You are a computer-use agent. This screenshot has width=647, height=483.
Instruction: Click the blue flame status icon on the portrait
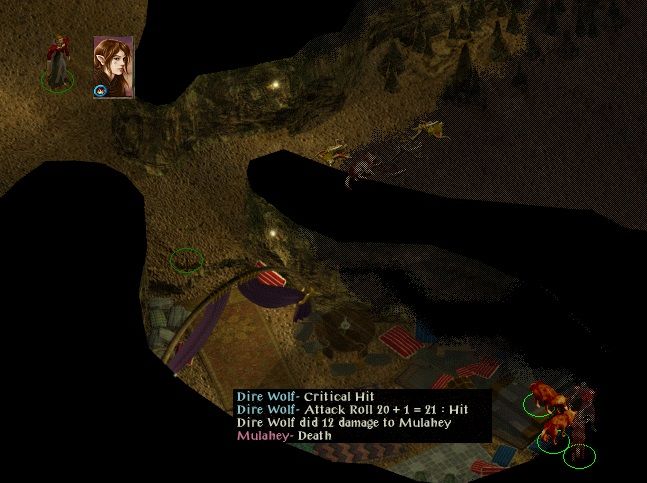point(101,91)
